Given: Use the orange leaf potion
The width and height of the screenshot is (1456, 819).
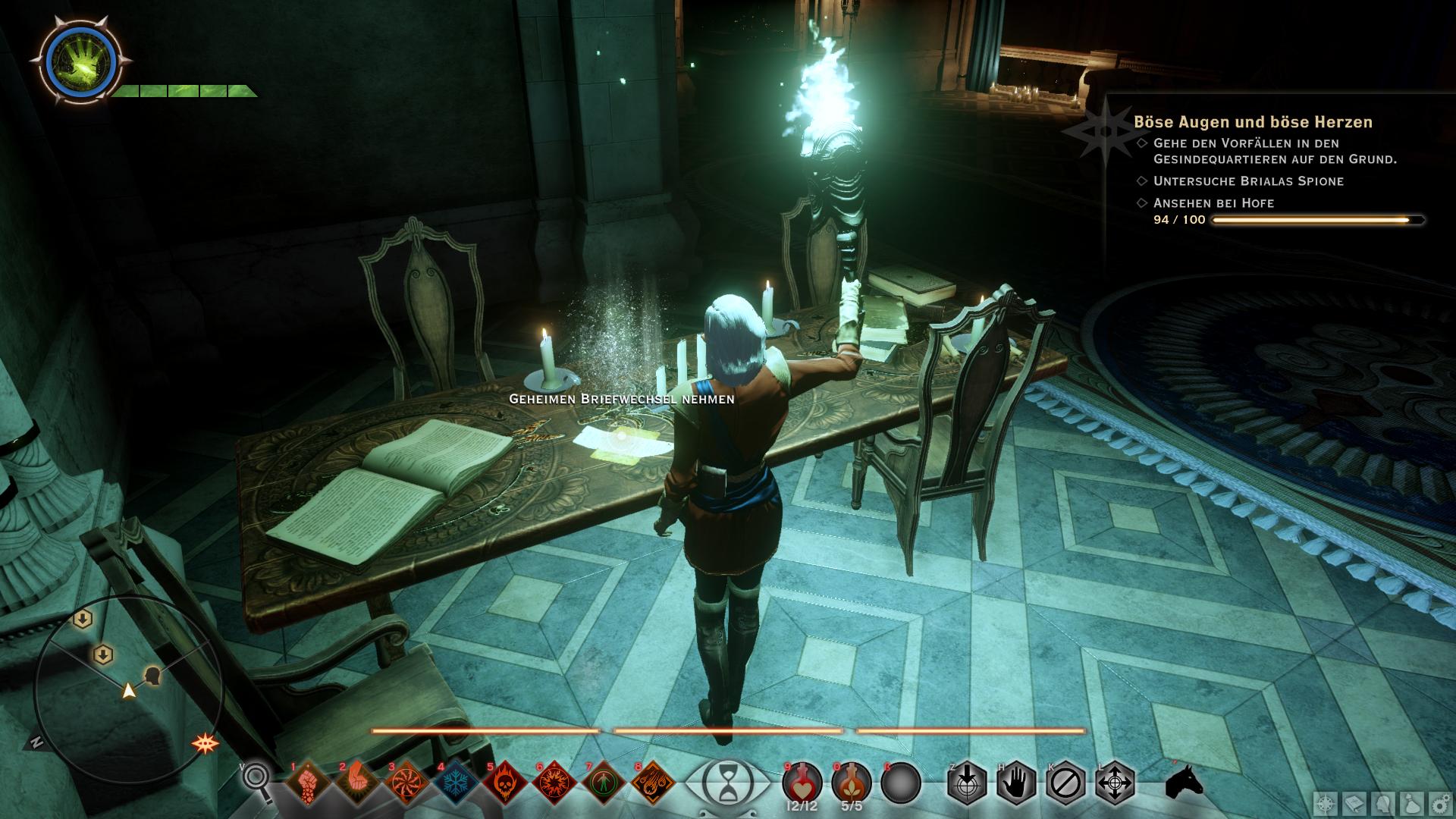Looking at the screenshot, I should pos(851,783).
